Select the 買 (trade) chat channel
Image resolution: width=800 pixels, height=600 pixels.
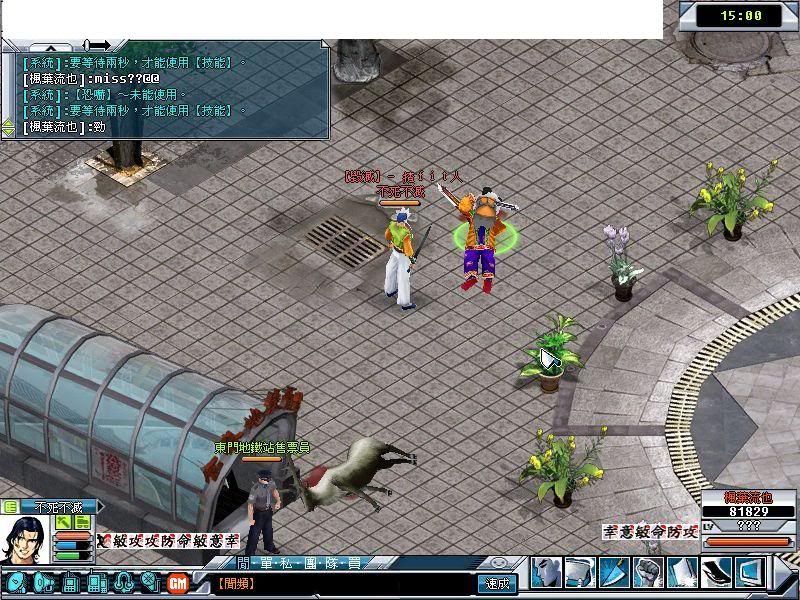pos(353,563)
